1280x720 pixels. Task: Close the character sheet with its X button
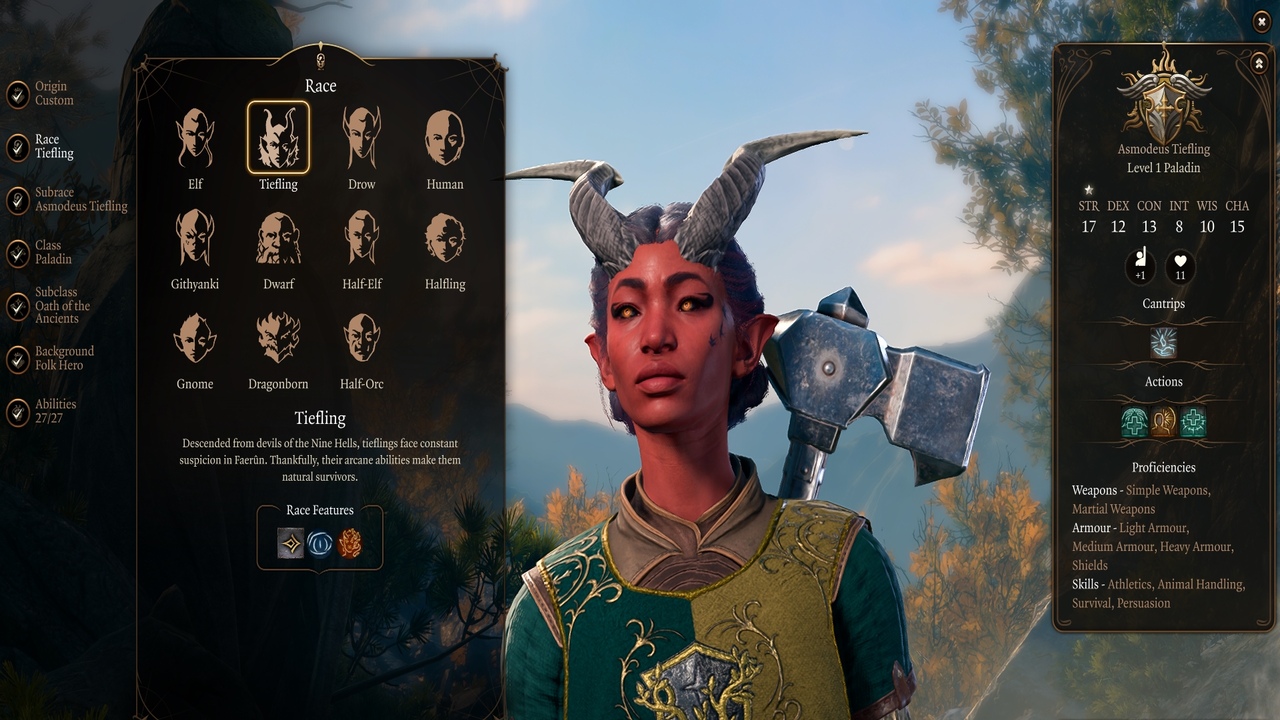[x=1261, y=22]
